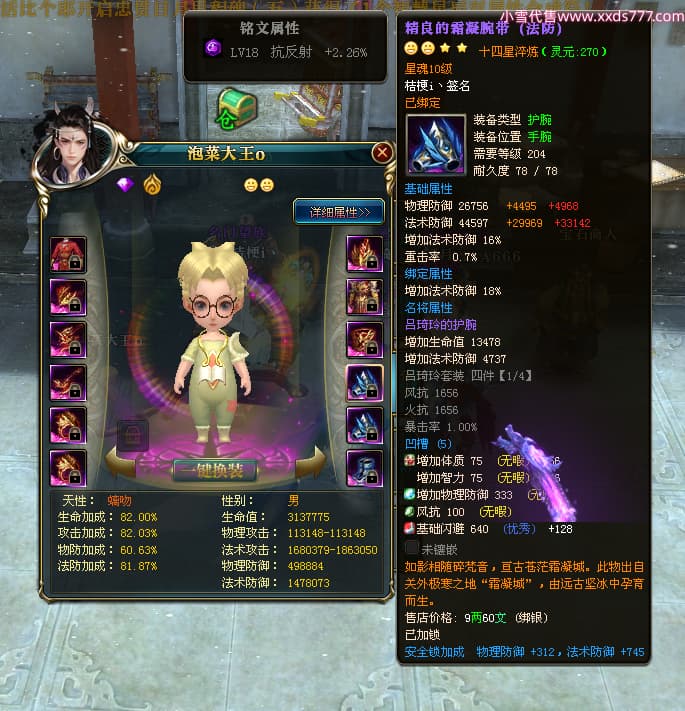Screen dimensions: 685x711
Task: Select the golden armor equipment slot
Action: tap(364, 297)
